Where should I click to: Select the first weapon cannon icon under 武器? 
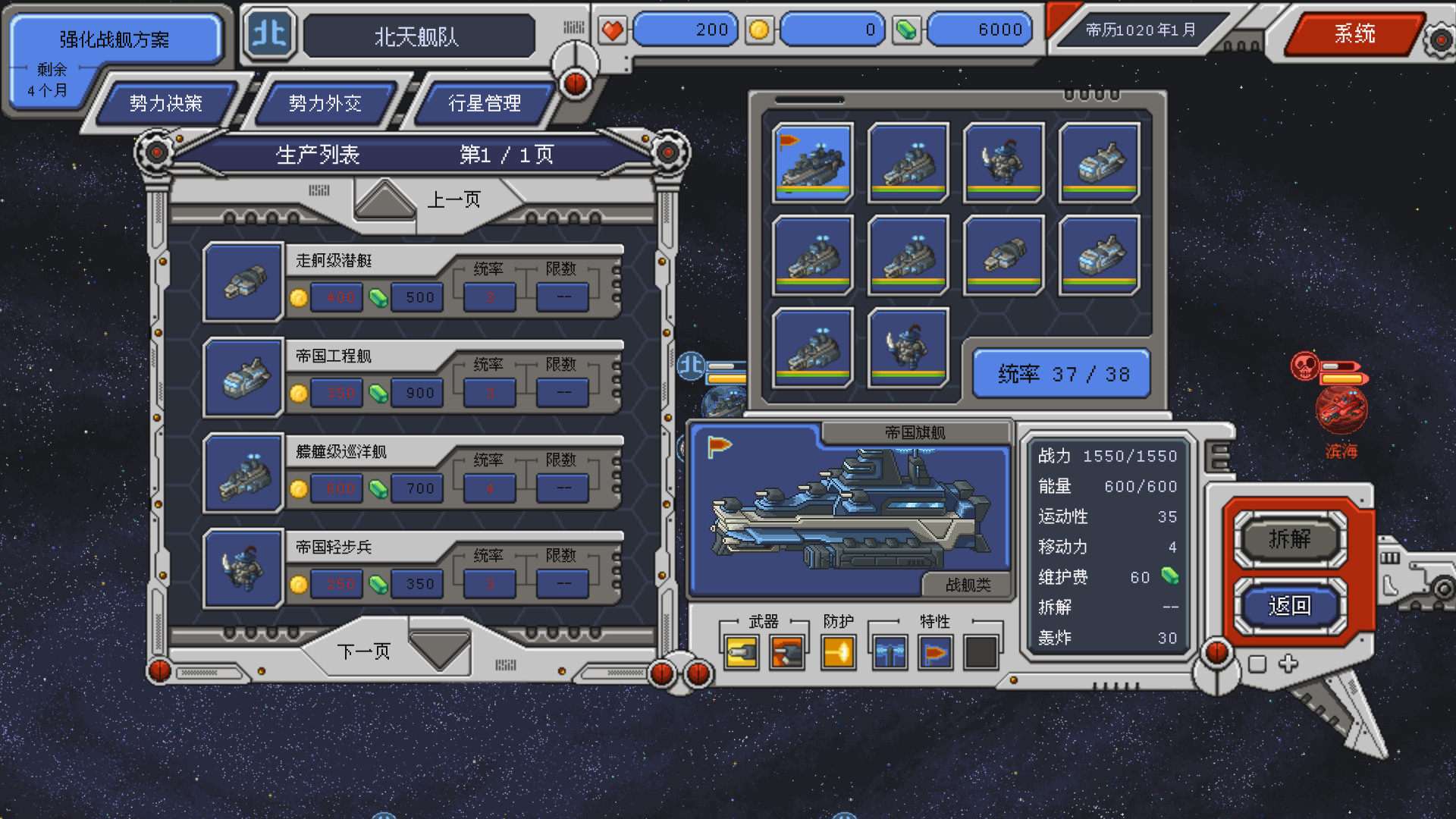pos(740,650)
